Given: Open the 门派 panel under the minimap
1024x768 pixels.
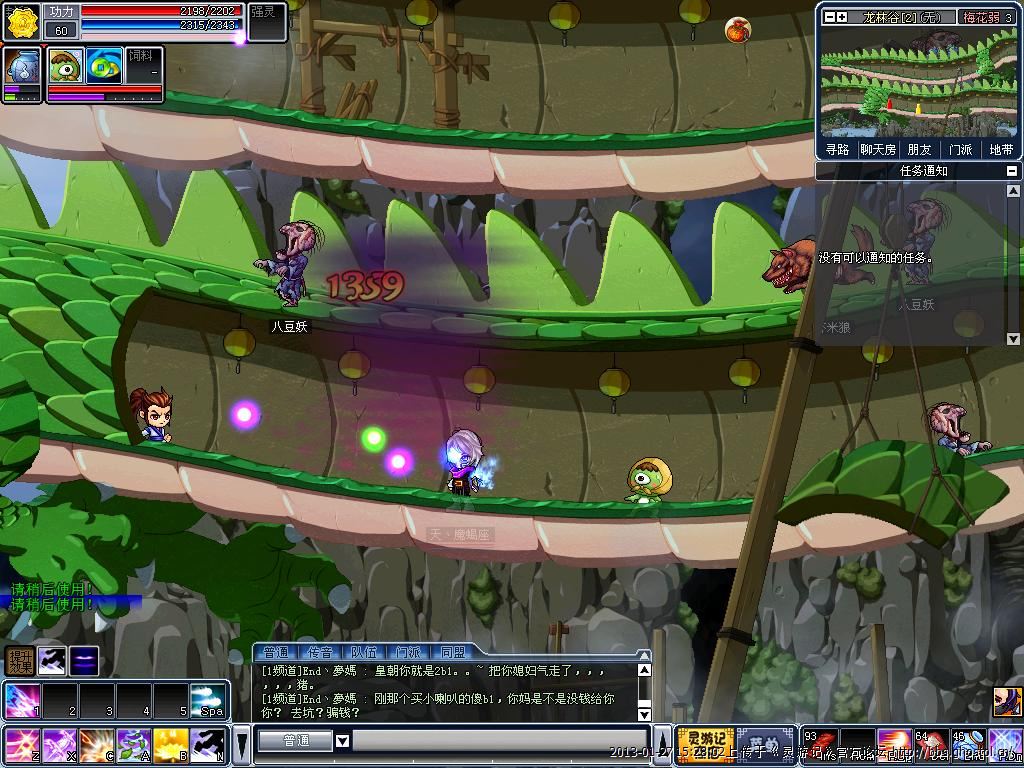Looking at the screenshot, I should (960, 149).
